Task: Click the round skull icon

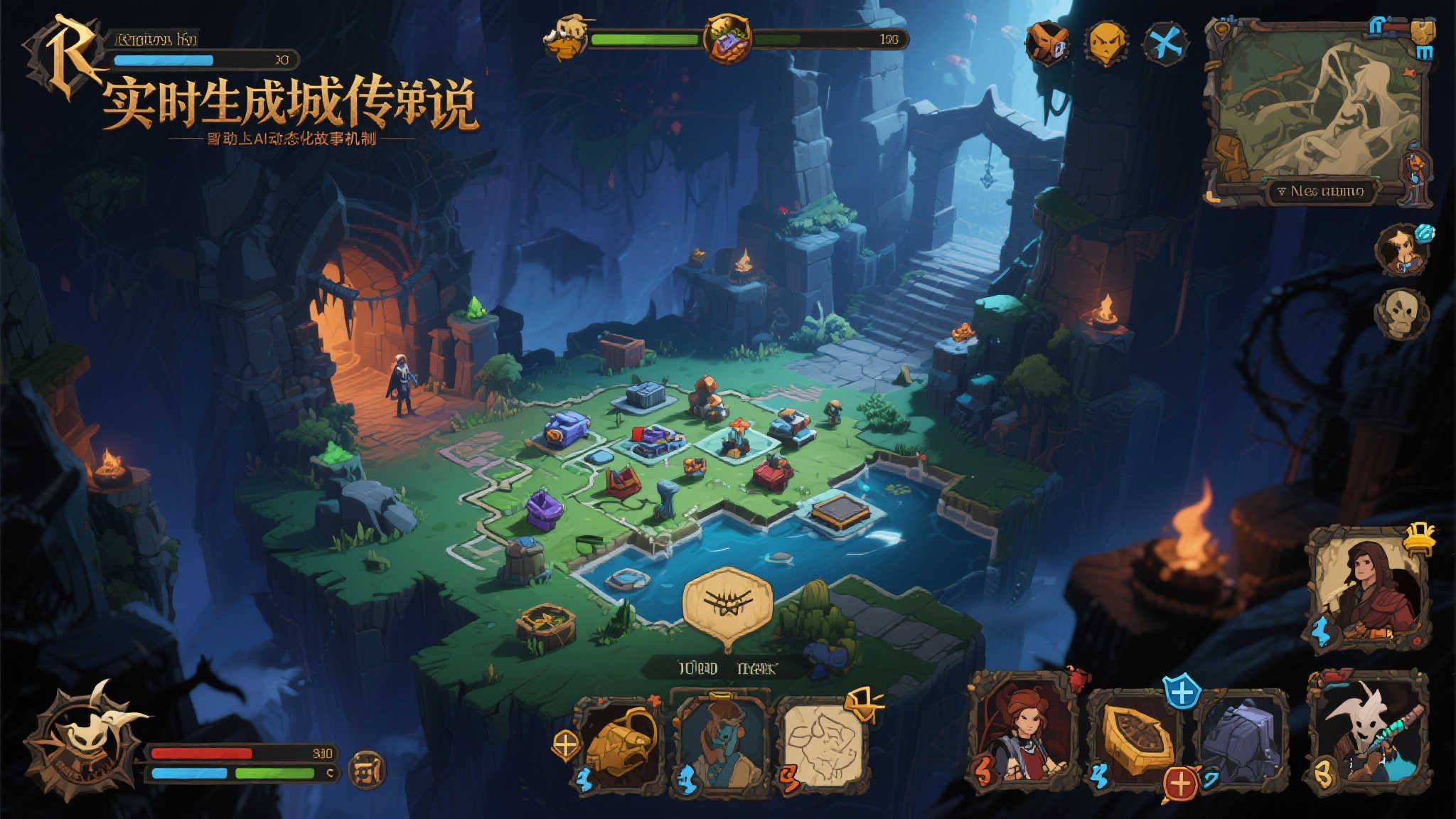Action: pos(1401,313)
